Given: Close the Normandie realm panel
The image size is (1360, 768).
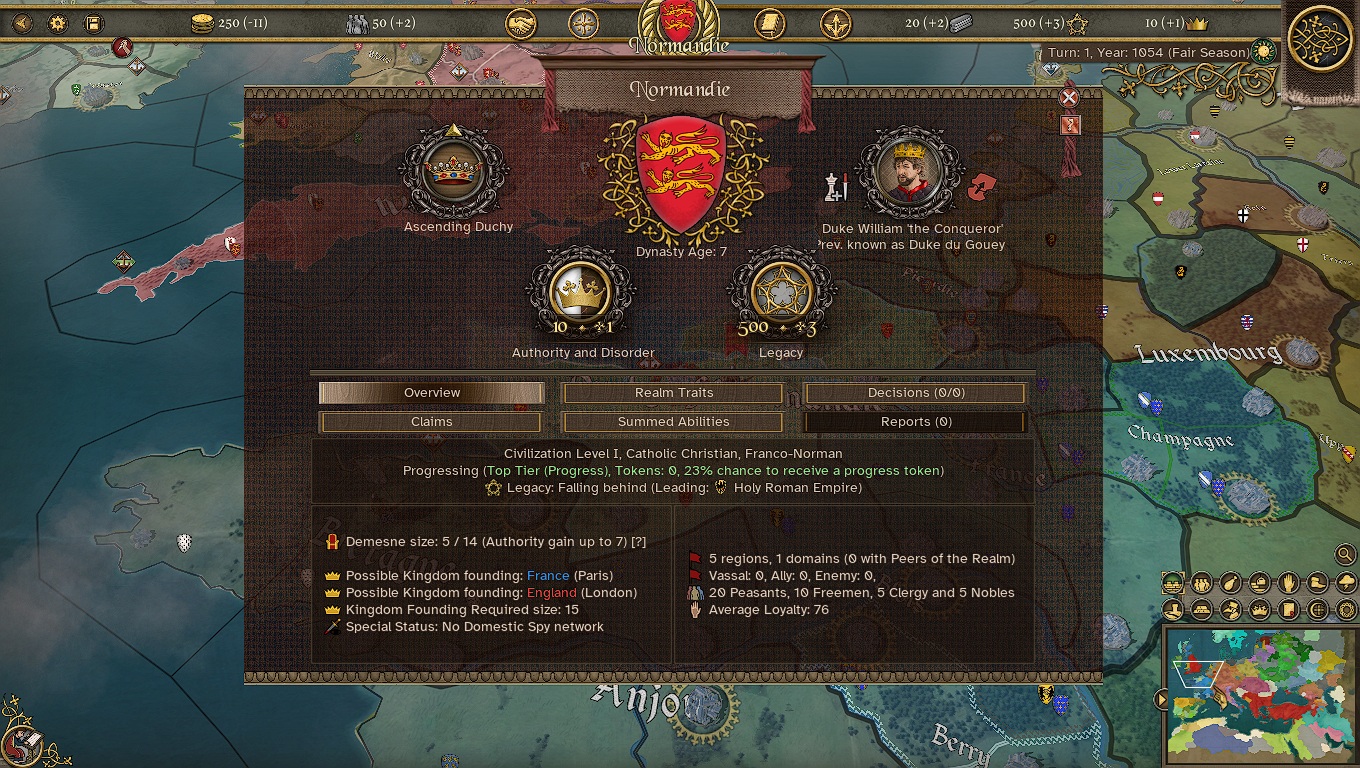Looking at the screenshot, I should click(1069, 97).
